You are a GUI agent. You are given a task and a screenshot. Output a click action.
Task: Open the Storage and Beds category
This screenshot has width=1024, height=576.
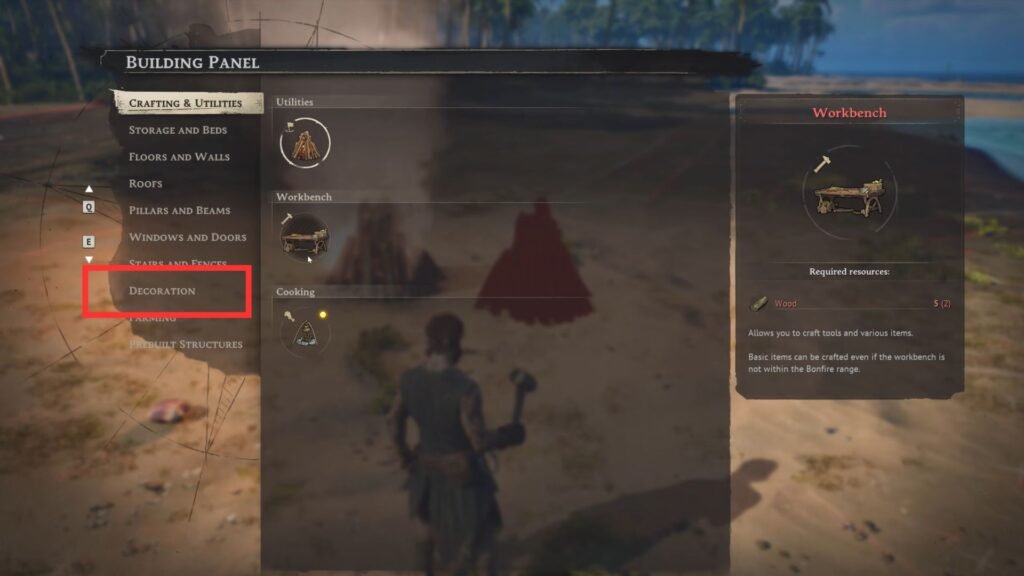(x=178, y=130)
